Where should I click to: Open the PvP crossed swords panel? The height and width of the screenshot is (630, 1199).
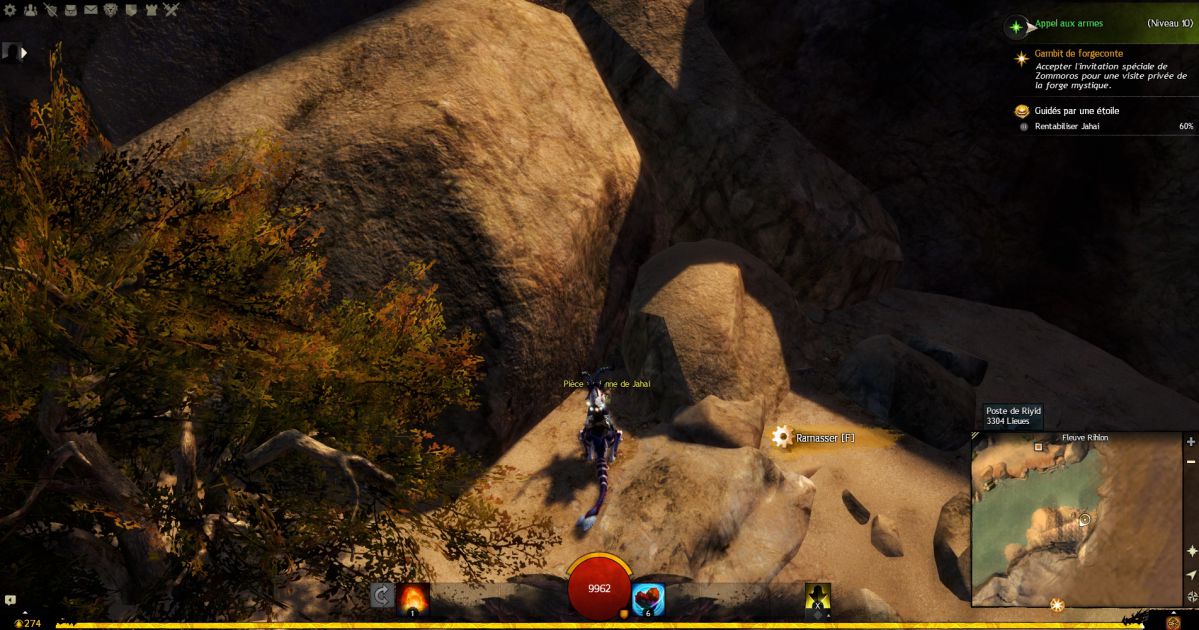(x=171, y=10)
